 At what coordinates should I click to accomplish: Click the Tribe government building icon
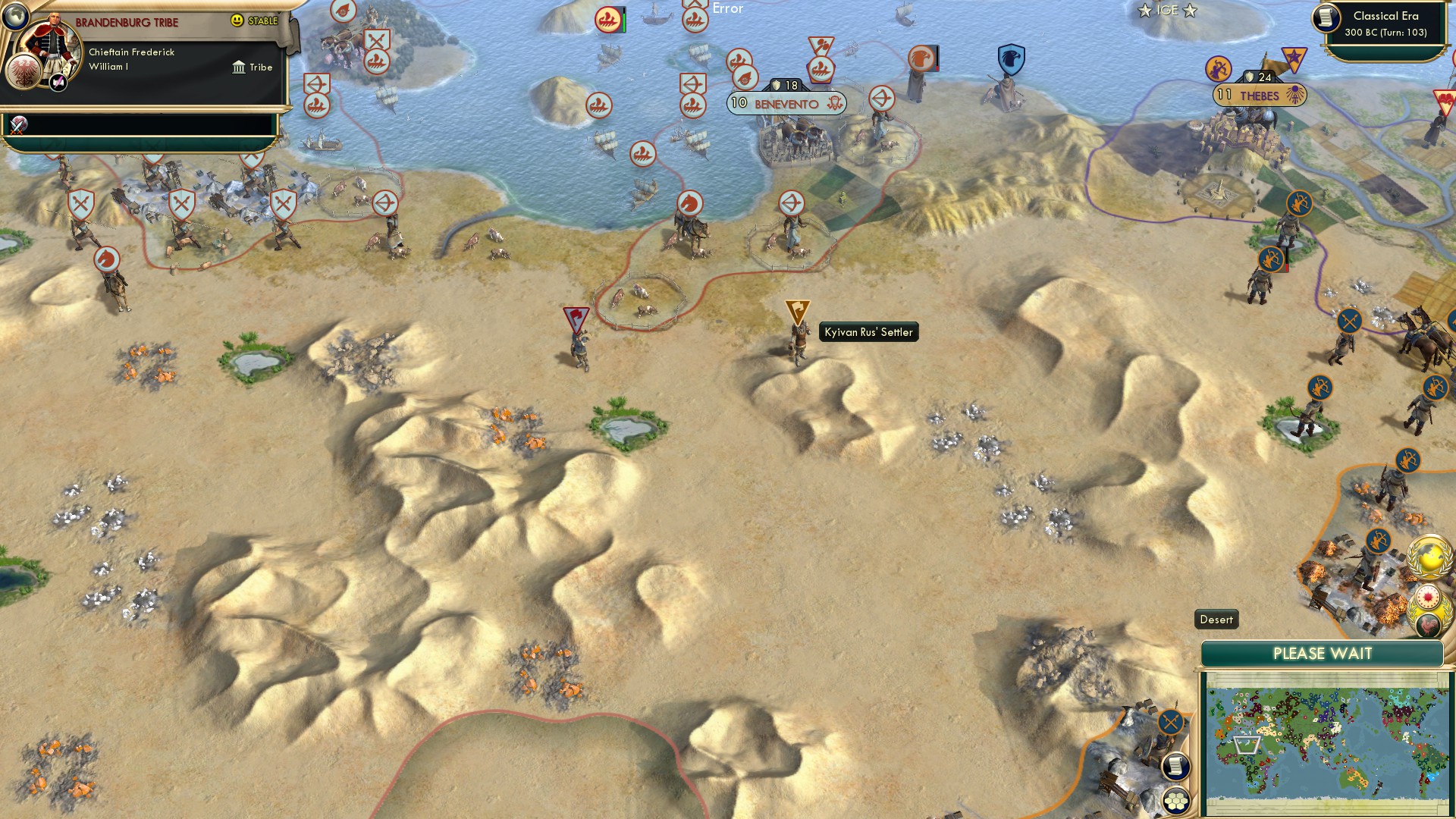tap(238, 67)
